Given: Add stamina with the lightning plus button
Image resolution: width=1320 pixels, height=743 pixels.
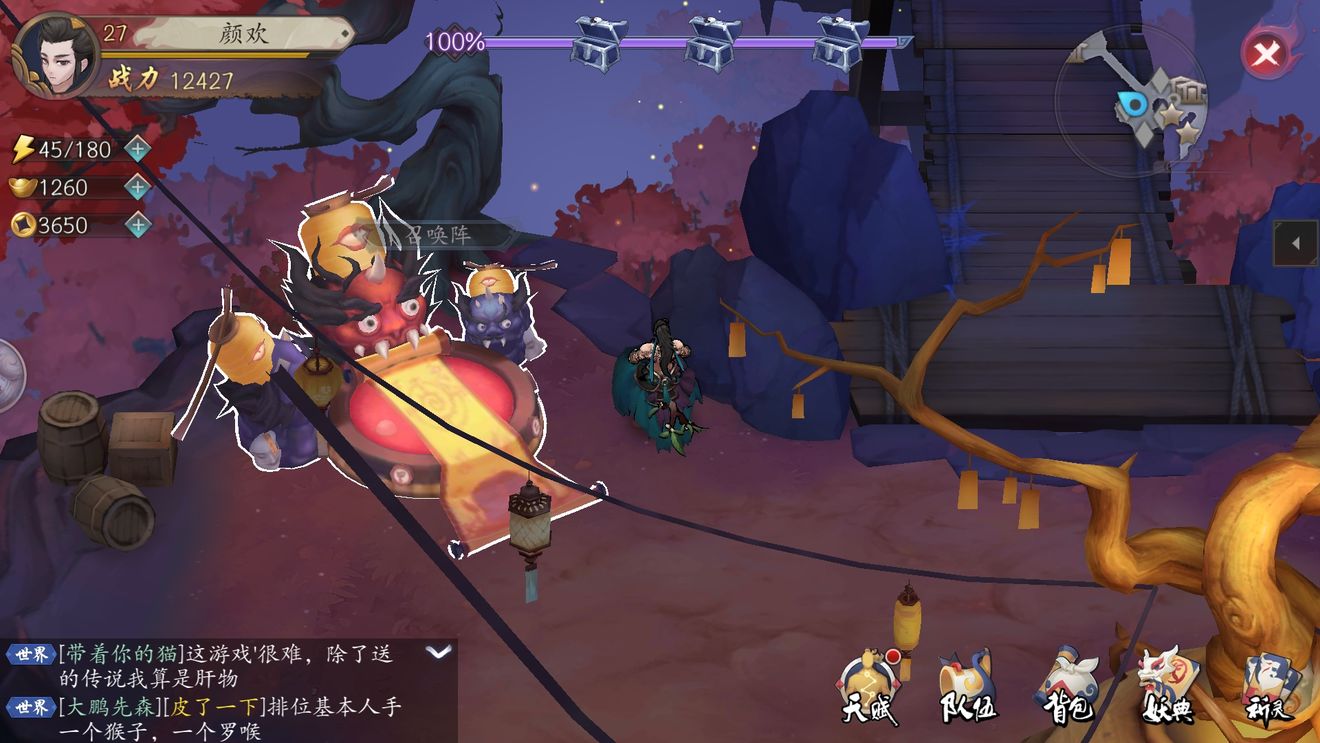Looking at the screenshot, I should (137, 150).
